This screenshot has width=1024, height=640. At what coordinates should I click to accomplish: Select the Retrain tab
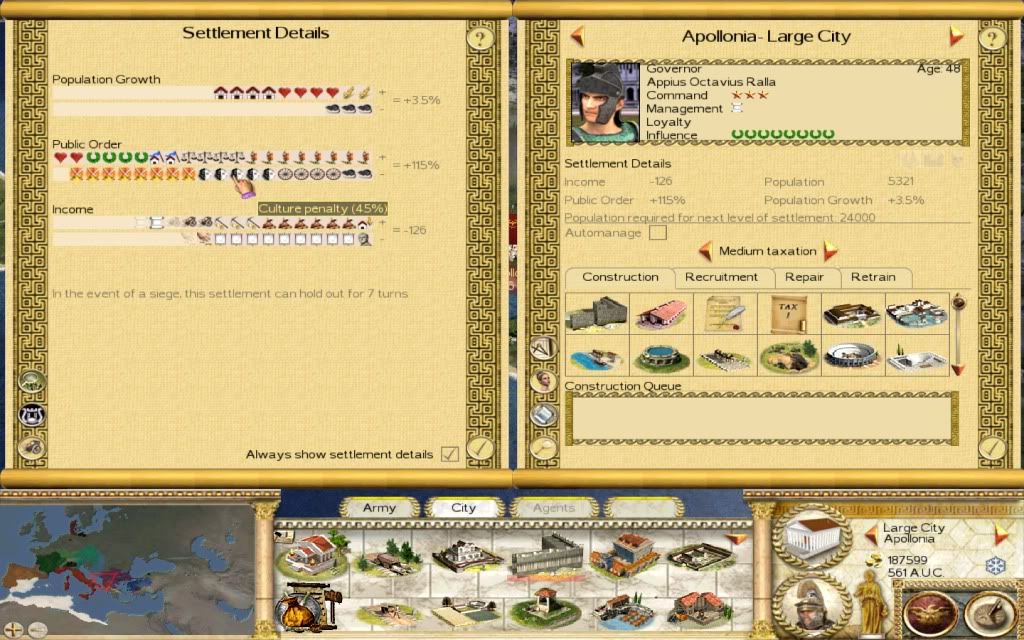873,277
